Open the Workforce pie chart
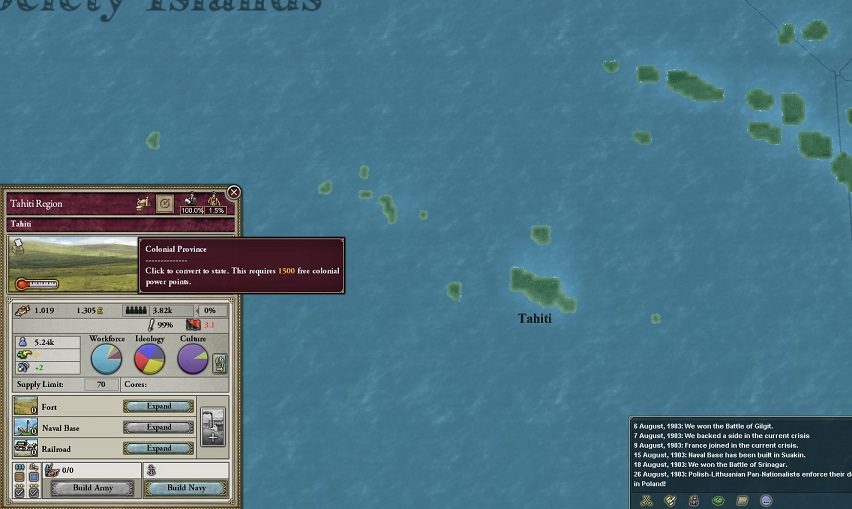Viewport: 852px width, 509px height. (107, 359)
